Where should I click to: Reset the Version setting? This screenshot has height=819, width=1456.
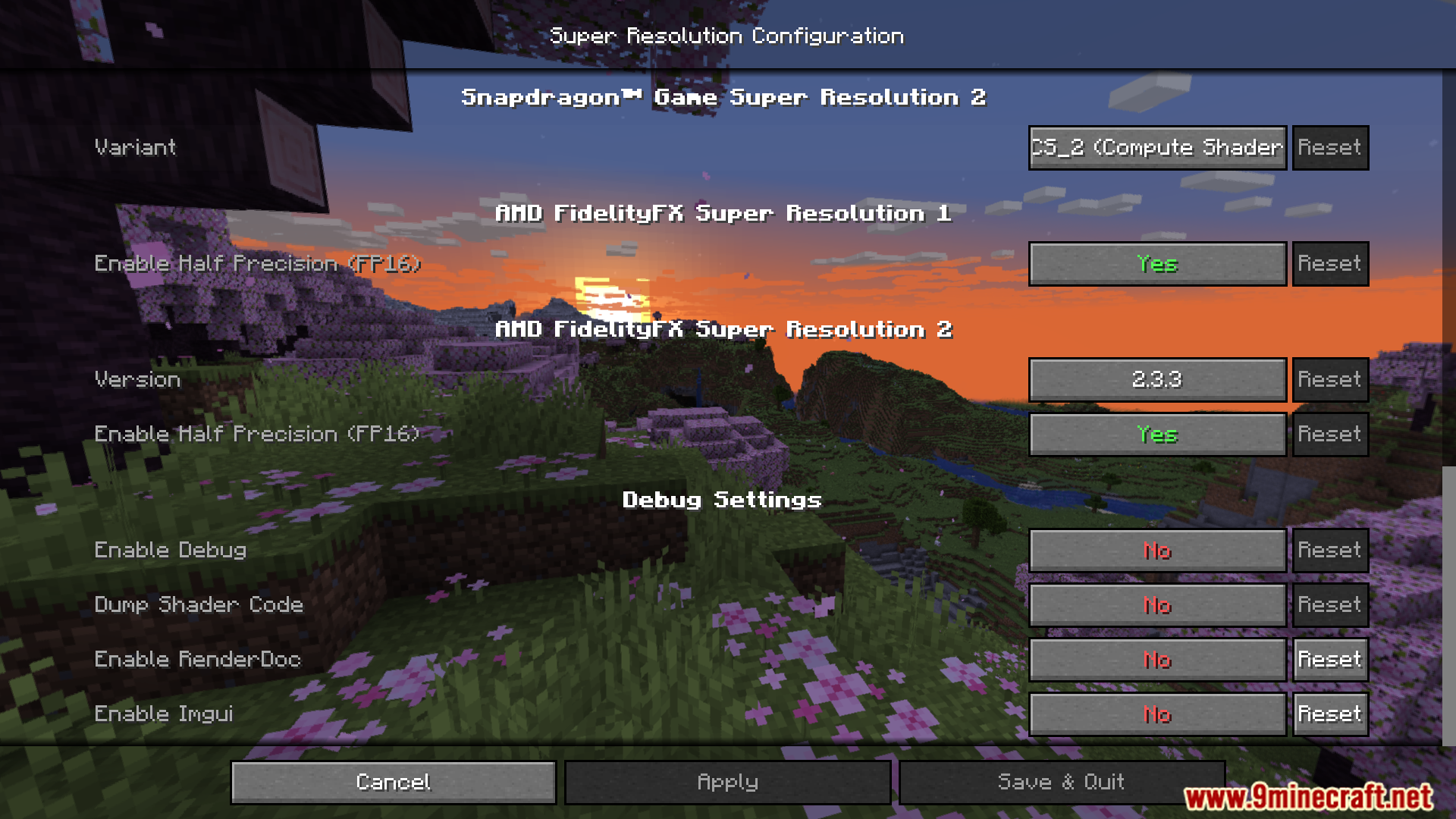click(1329, 379)
